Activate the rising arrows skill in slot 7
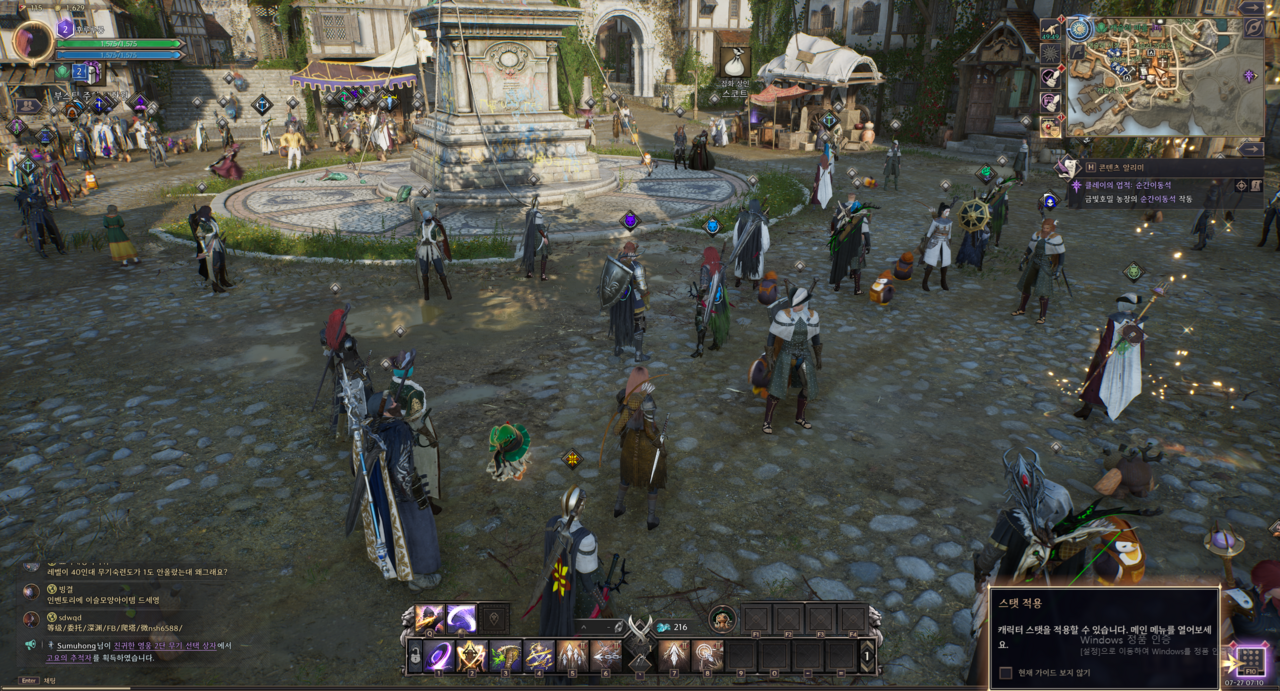This screenshot has height=691, width=1280. click(674, 656)
